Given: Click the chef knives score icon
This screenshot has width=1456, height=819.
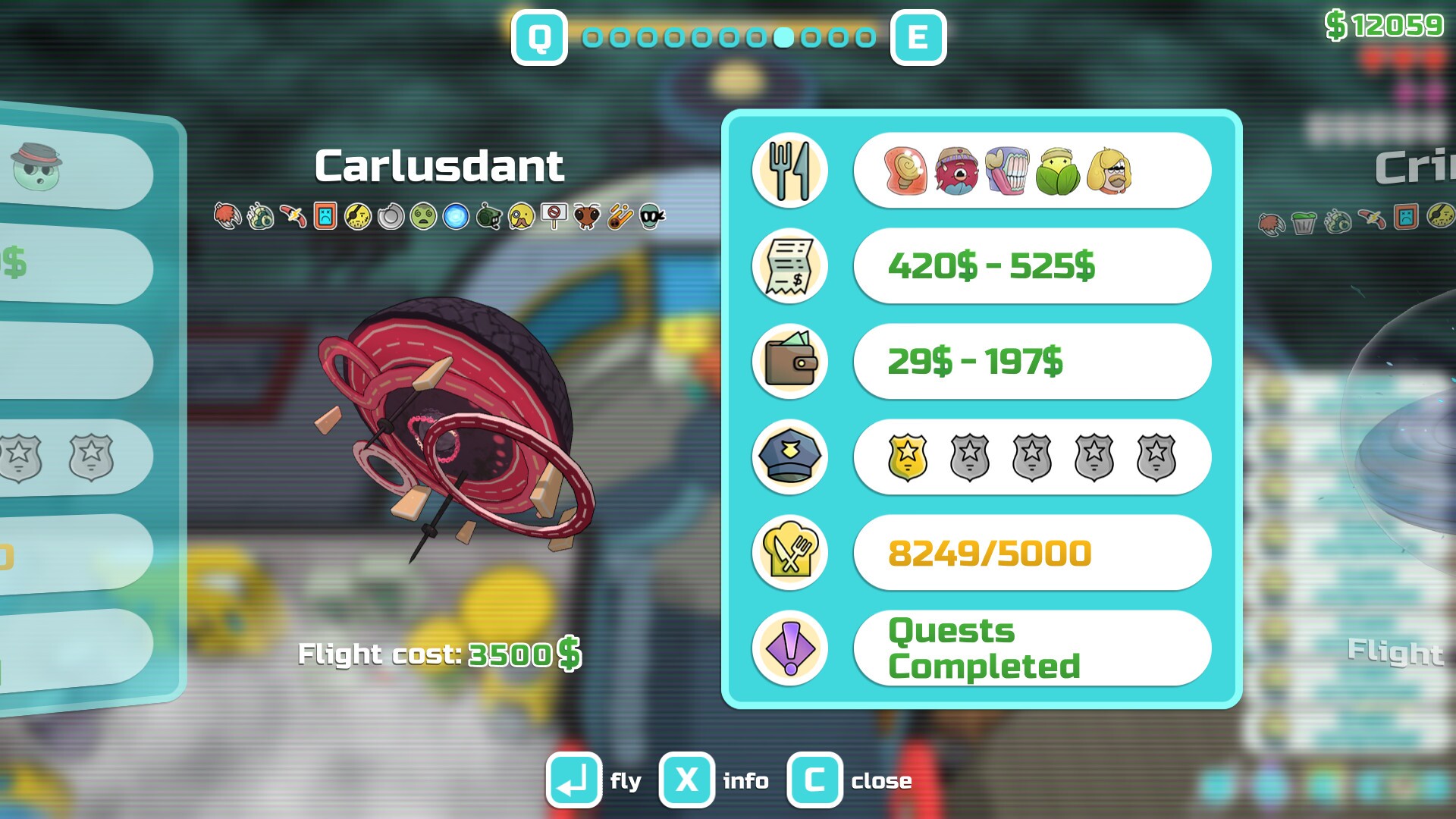Looking at the screenshot, I should [789, 552].
